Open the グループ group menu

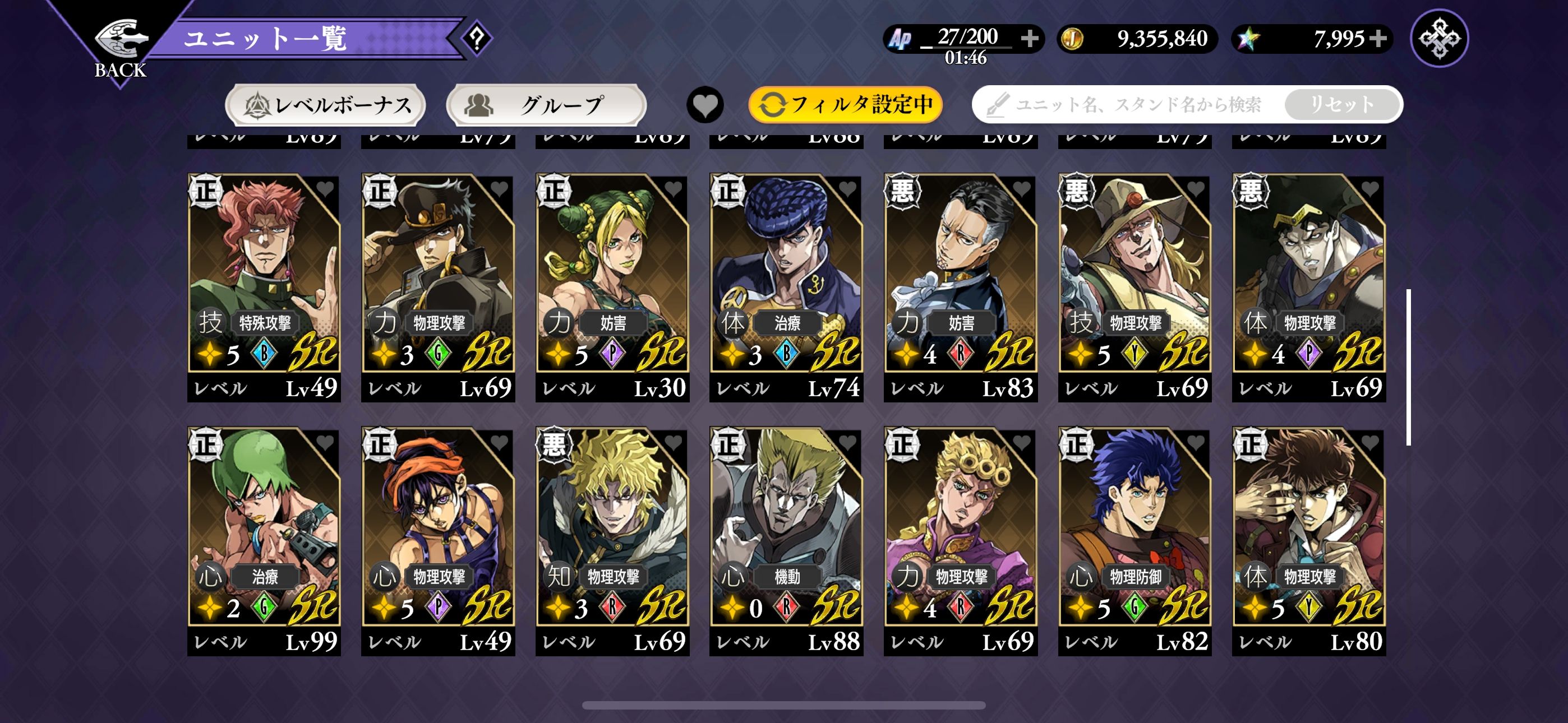pos(546,105)
